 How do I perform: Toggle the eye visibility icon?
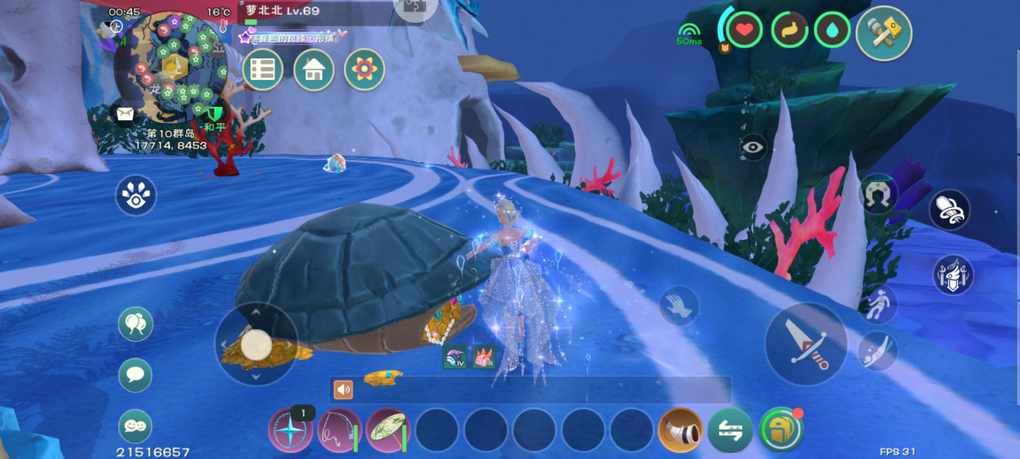(753, 147)
